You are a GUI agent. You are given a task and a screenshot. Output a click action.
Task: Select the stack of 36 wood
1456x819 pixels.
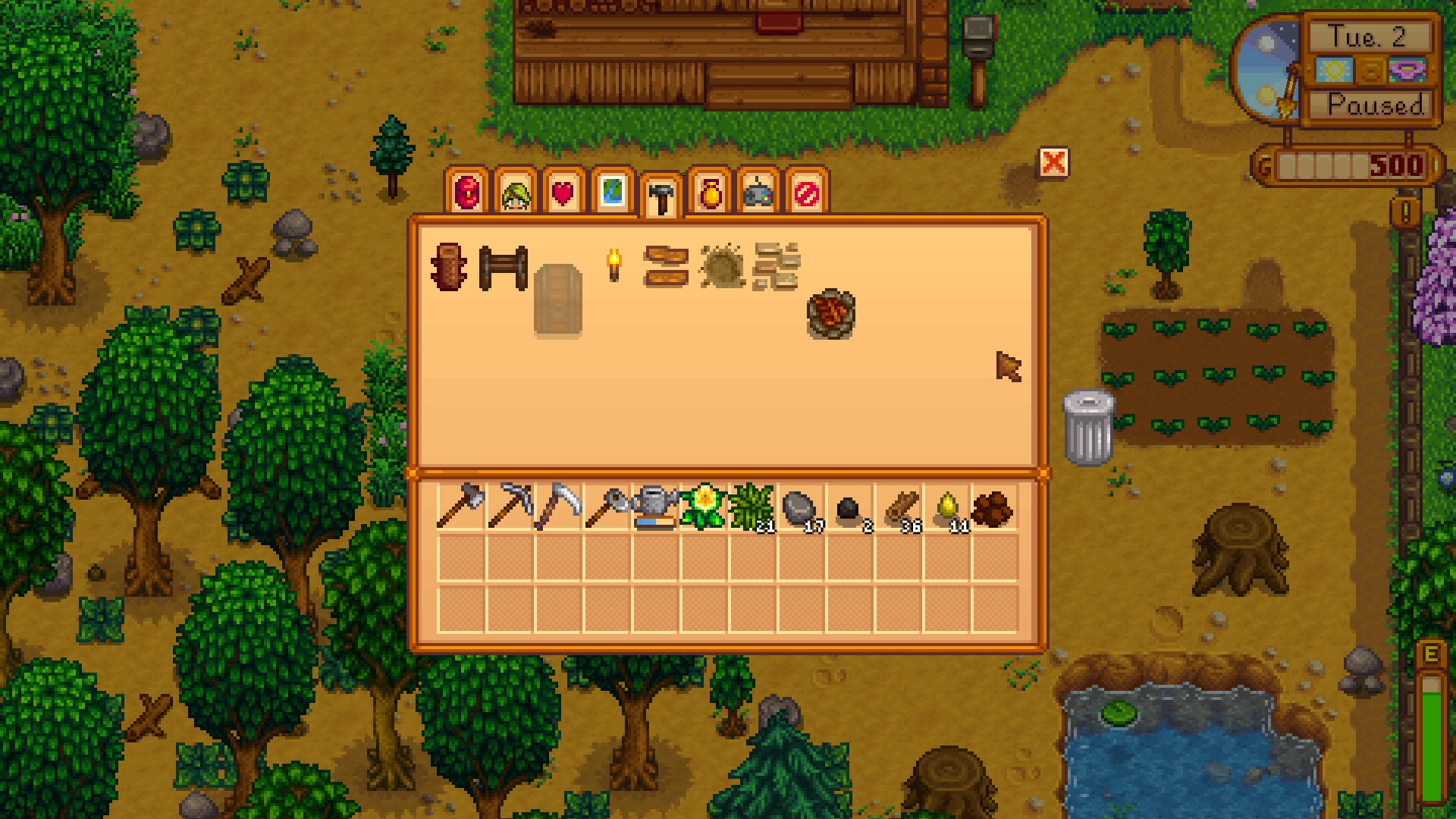click(x=899, y=506)
